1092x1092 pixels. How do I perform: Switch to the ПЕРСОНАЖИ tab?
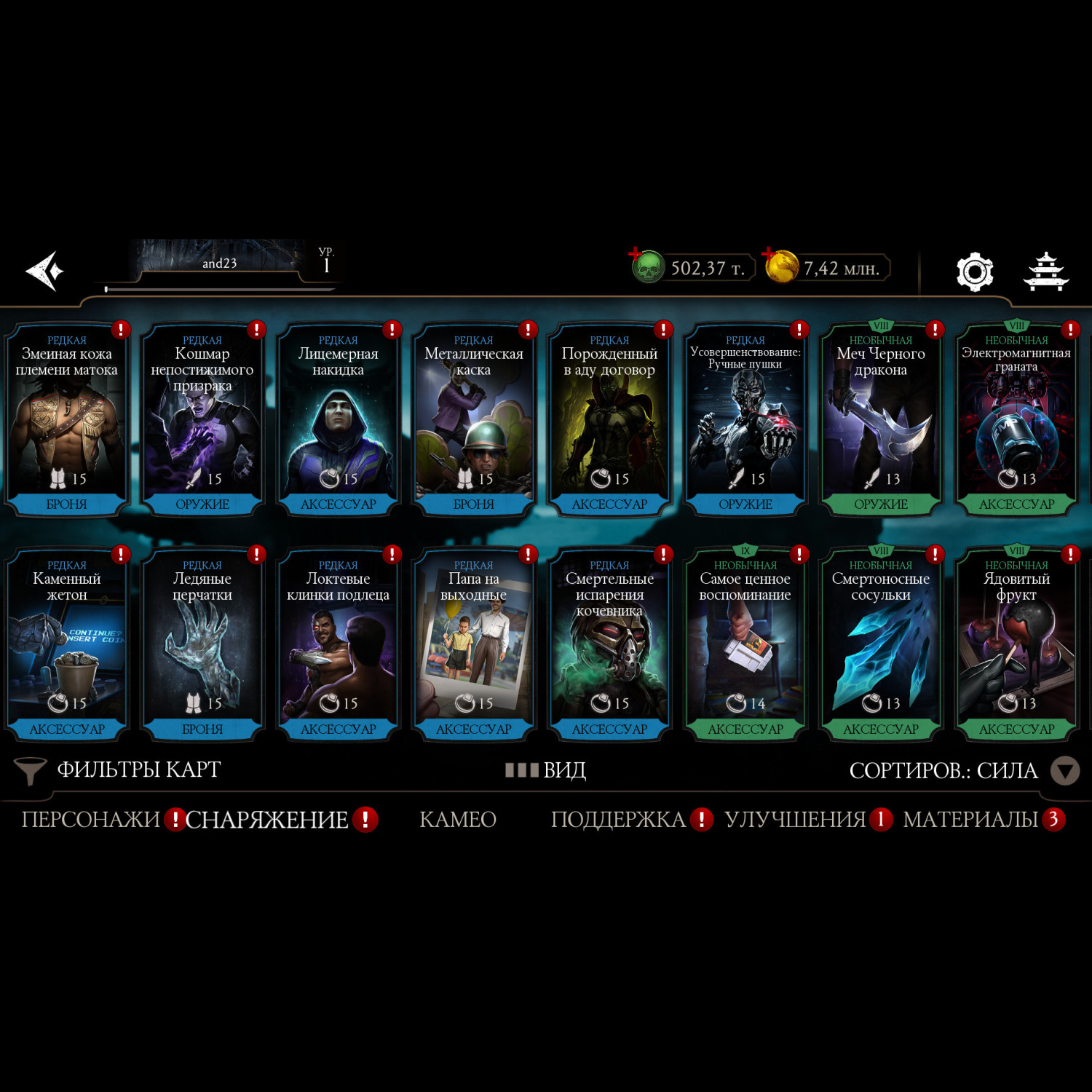[x=90, y=820]
